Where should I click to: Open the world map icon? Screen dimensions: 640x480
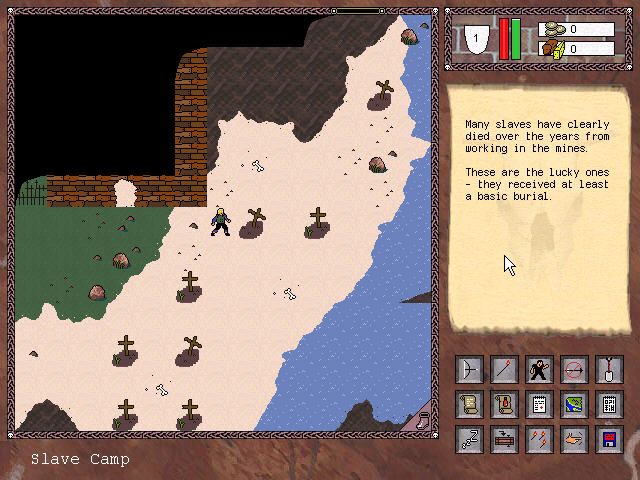[x=575, y=405]
